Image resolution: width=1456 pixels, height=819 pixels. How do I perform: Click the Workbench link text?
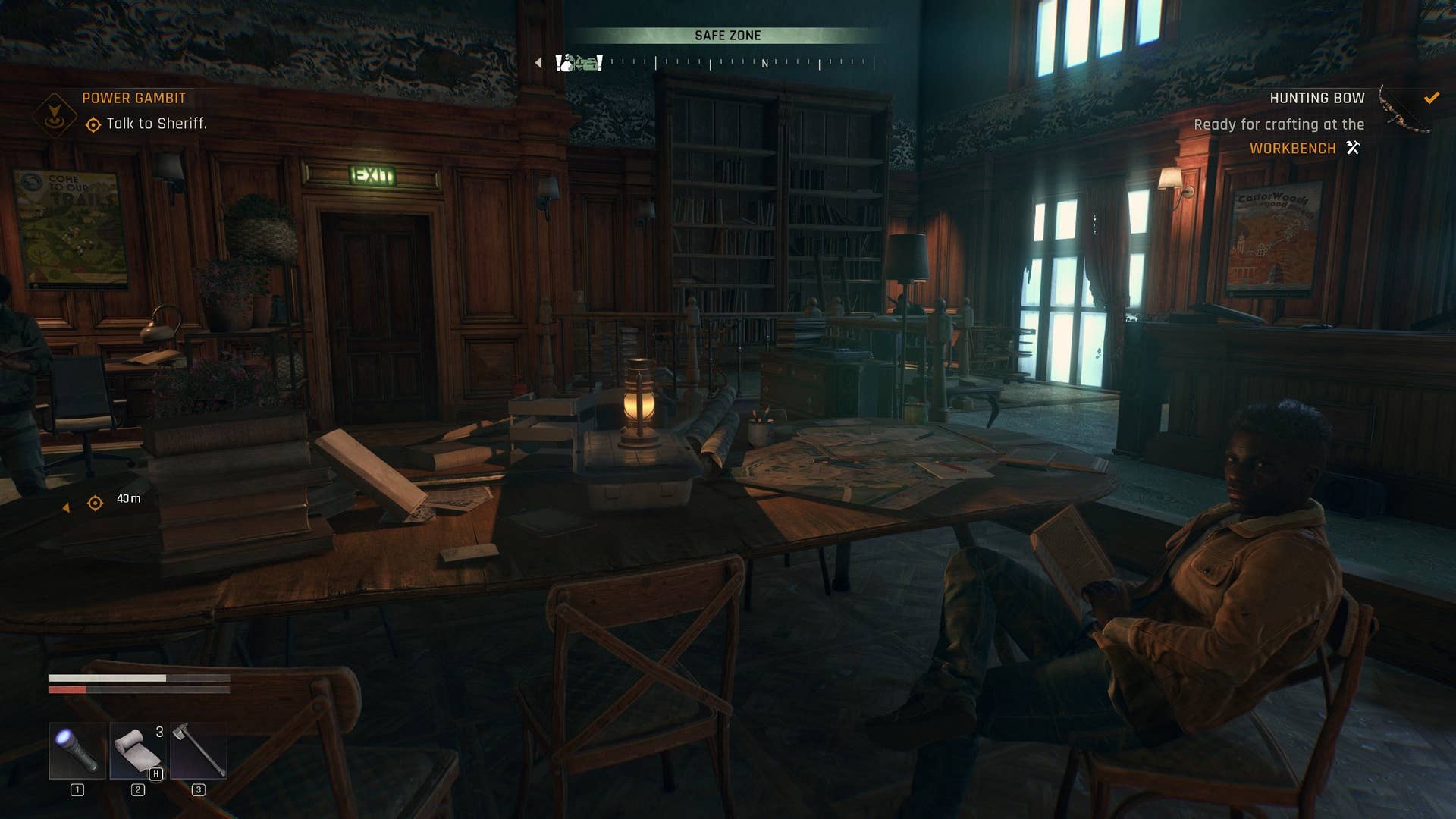coord(1292,149)
